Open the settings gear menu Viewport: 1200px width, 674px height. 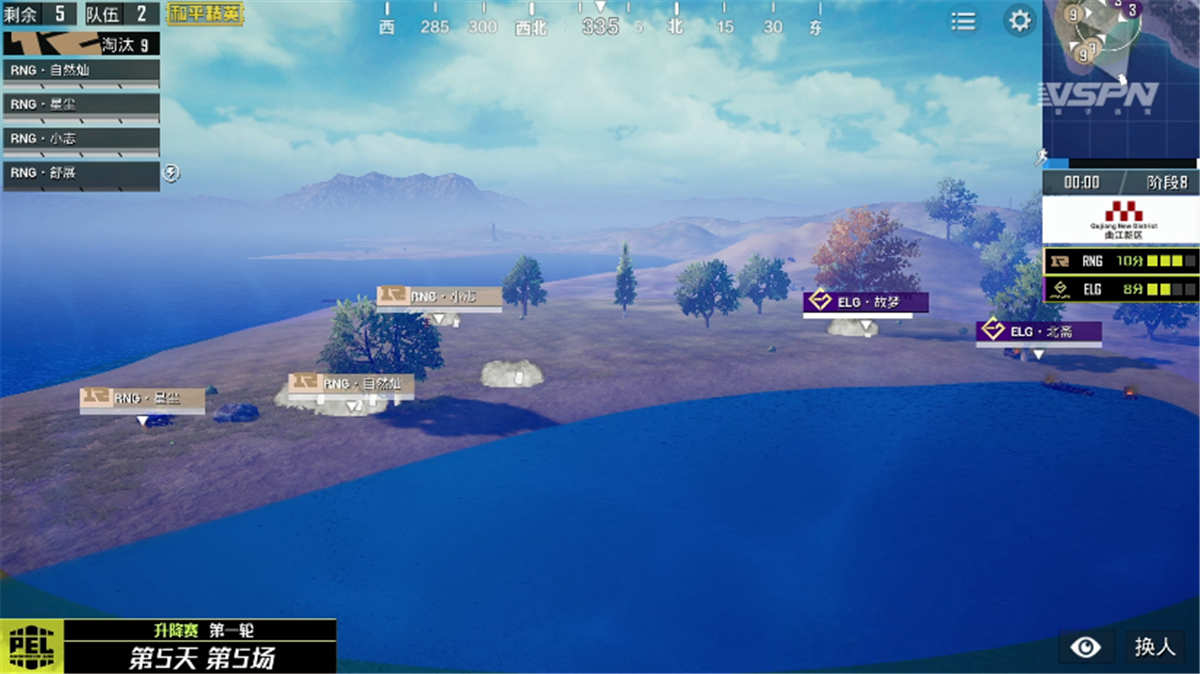point(1019,21)
